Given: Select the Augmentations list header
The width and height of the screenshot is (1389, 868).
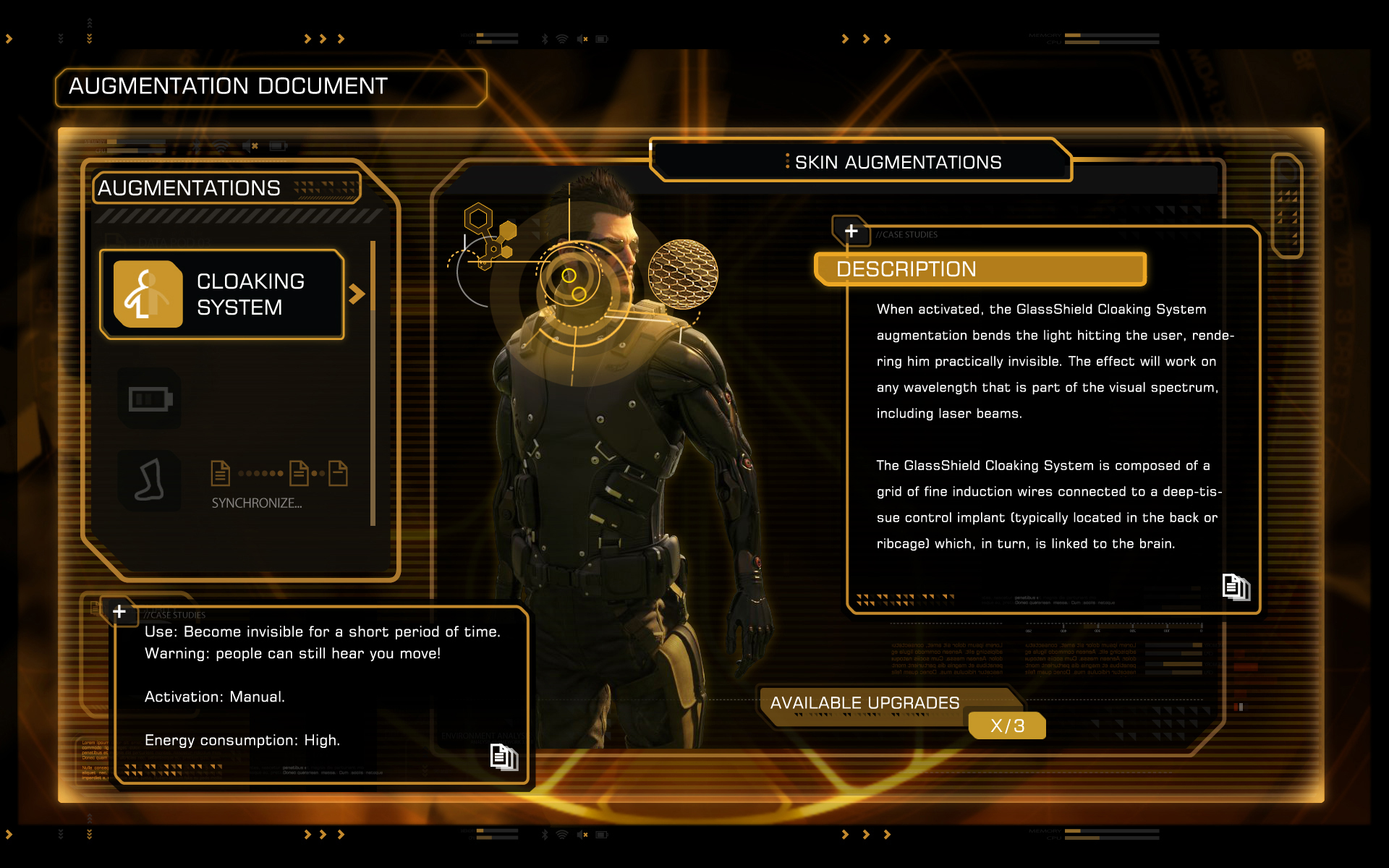Looking at the screenshot, I should coord(190,188).
